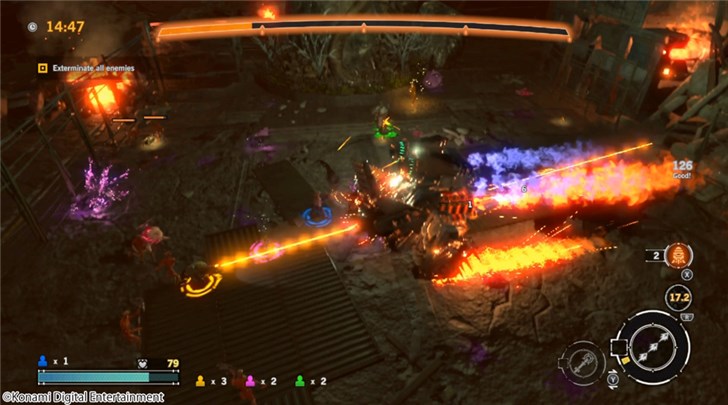Click the 17.2 cooldown skill circle

pyautogui.click(x=679, y=297)
